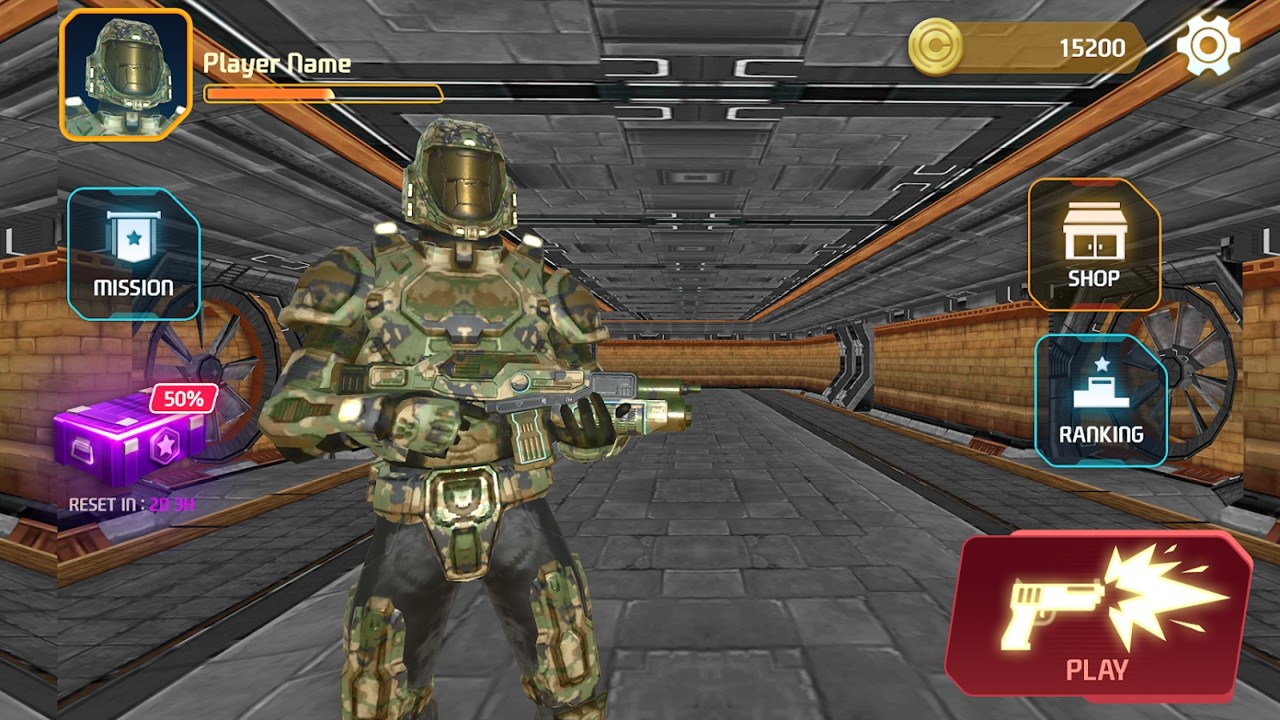The height and width of the screenshot is (720, 1280).
Task: Open the settings gear
Action: click(1206, 46)
